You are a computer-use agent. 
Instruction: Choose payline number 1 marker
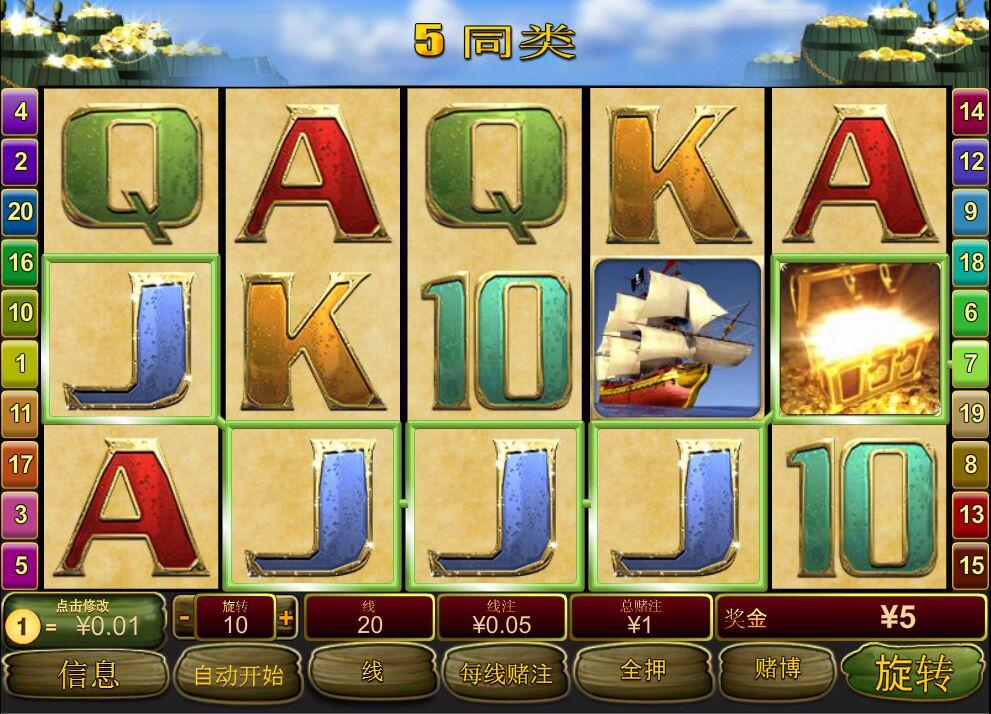(20, 362)
